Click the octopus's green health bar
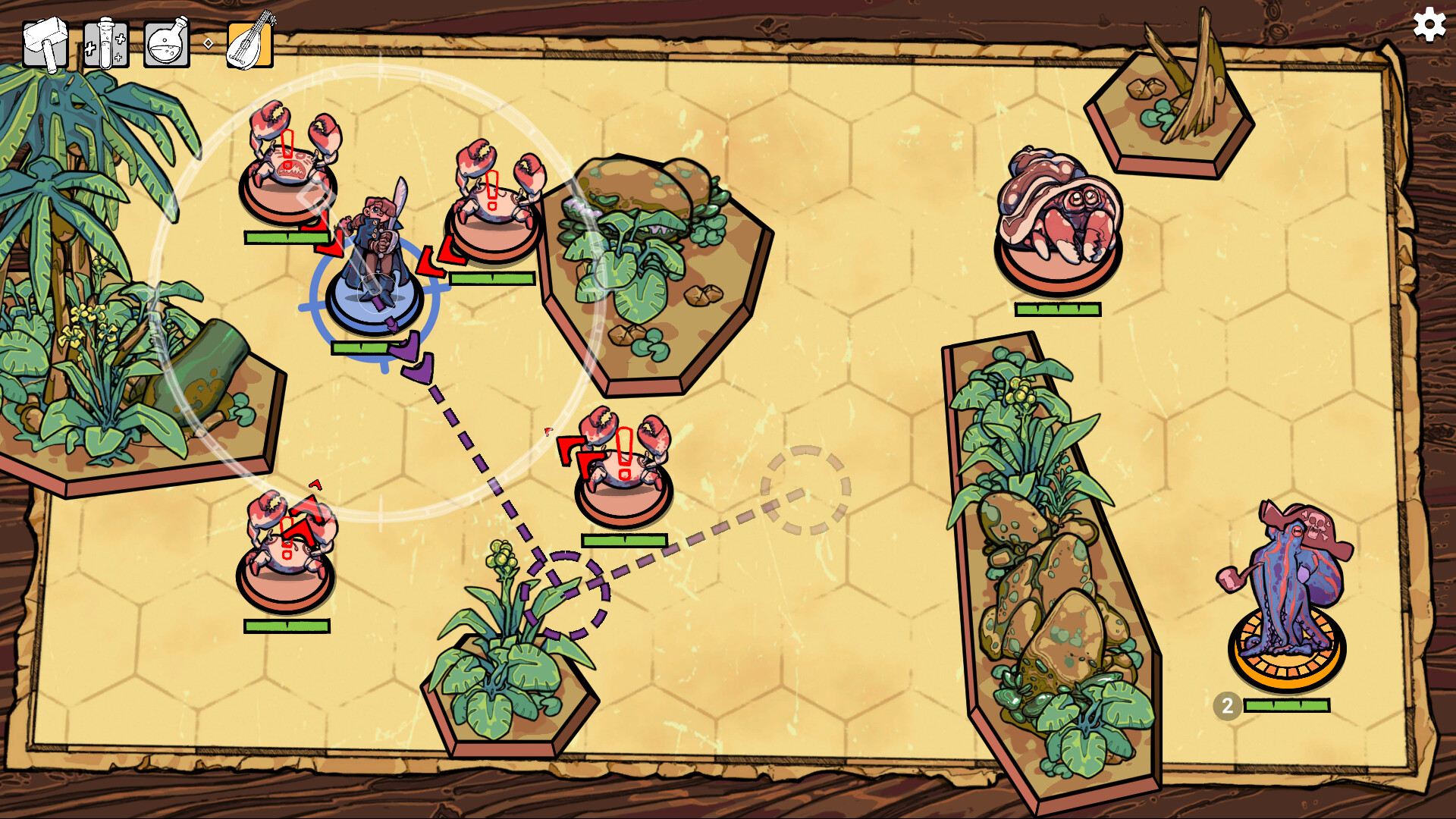 (x=1285, y=707)
